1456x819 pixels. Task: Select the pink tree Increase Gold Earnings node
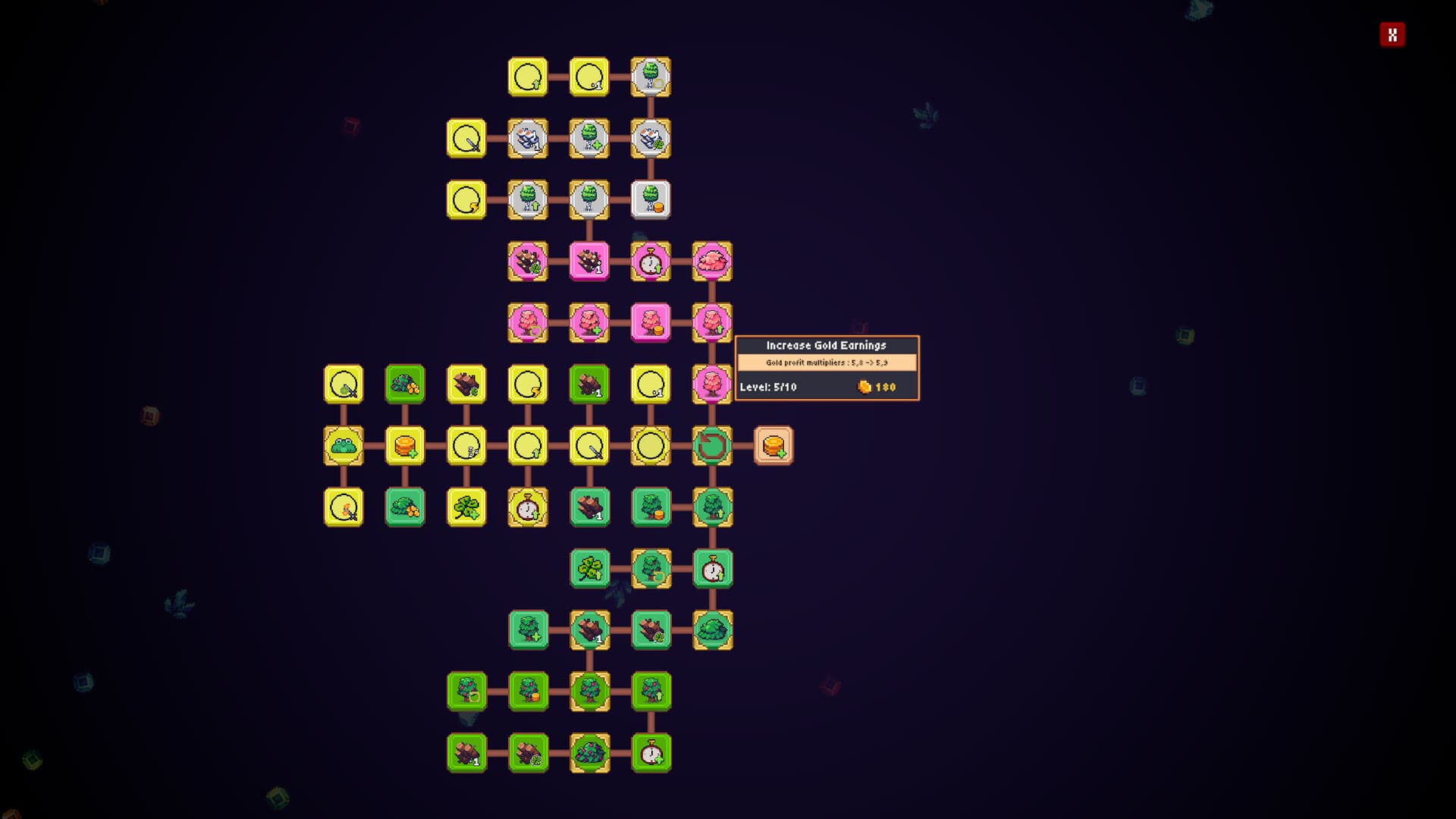pyautogui.click(x=710, y=385)
